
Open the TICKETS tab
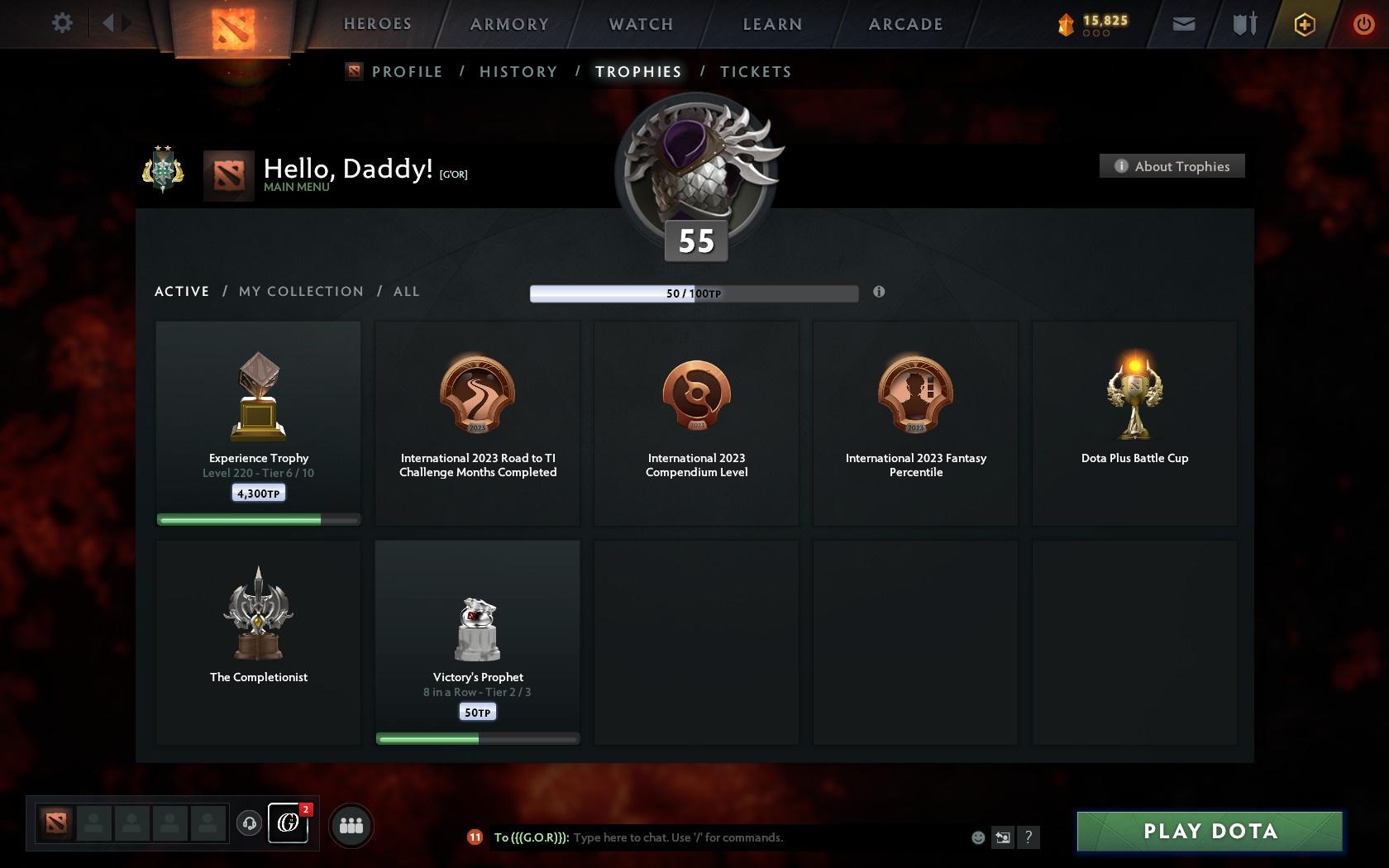pos(755,72)
